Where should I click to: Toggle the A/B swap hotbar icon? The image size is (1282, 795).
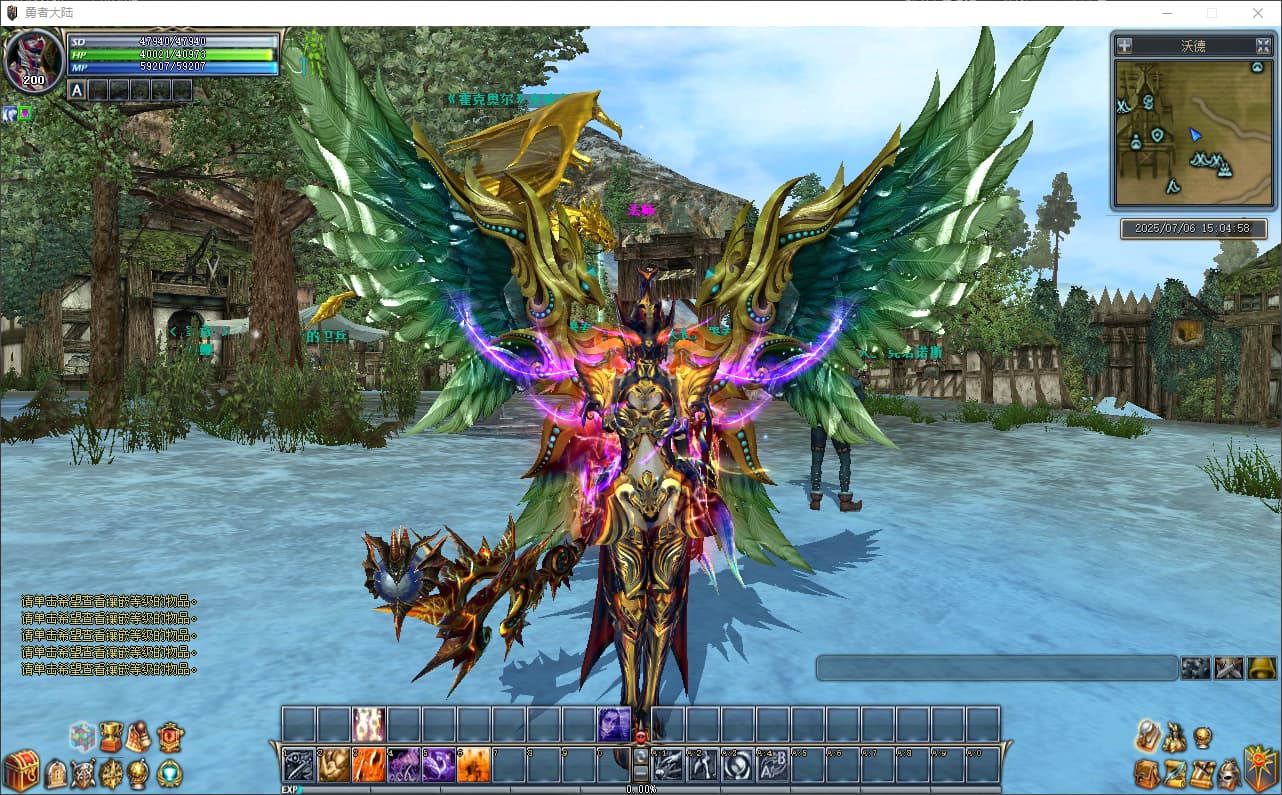[x=773, y=765]
